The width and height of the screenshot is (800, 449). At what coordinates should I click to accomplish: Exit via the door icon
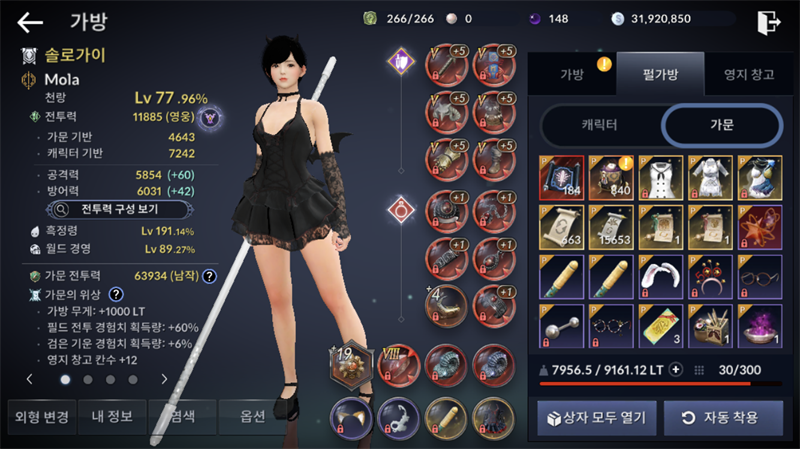768,22
